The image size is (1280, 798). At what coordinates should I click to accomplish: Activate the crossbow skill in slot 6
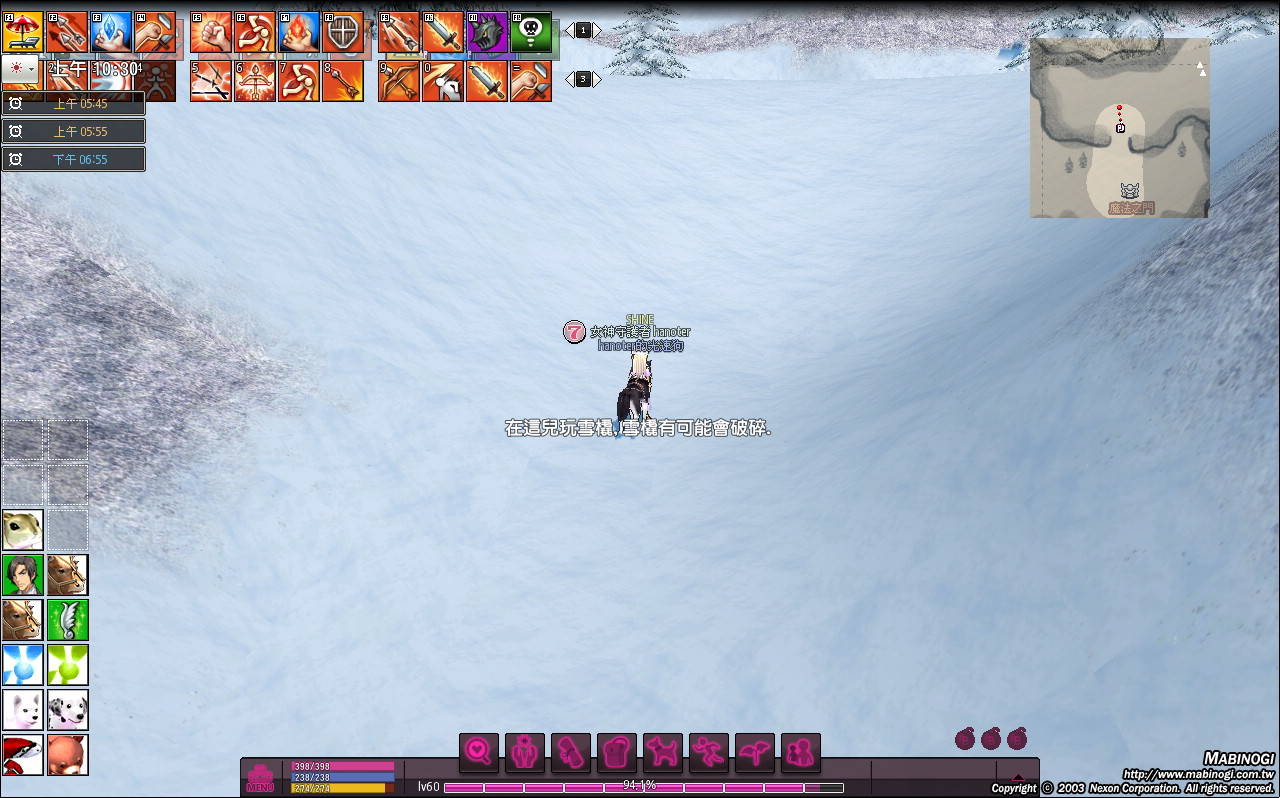(255, 81)
